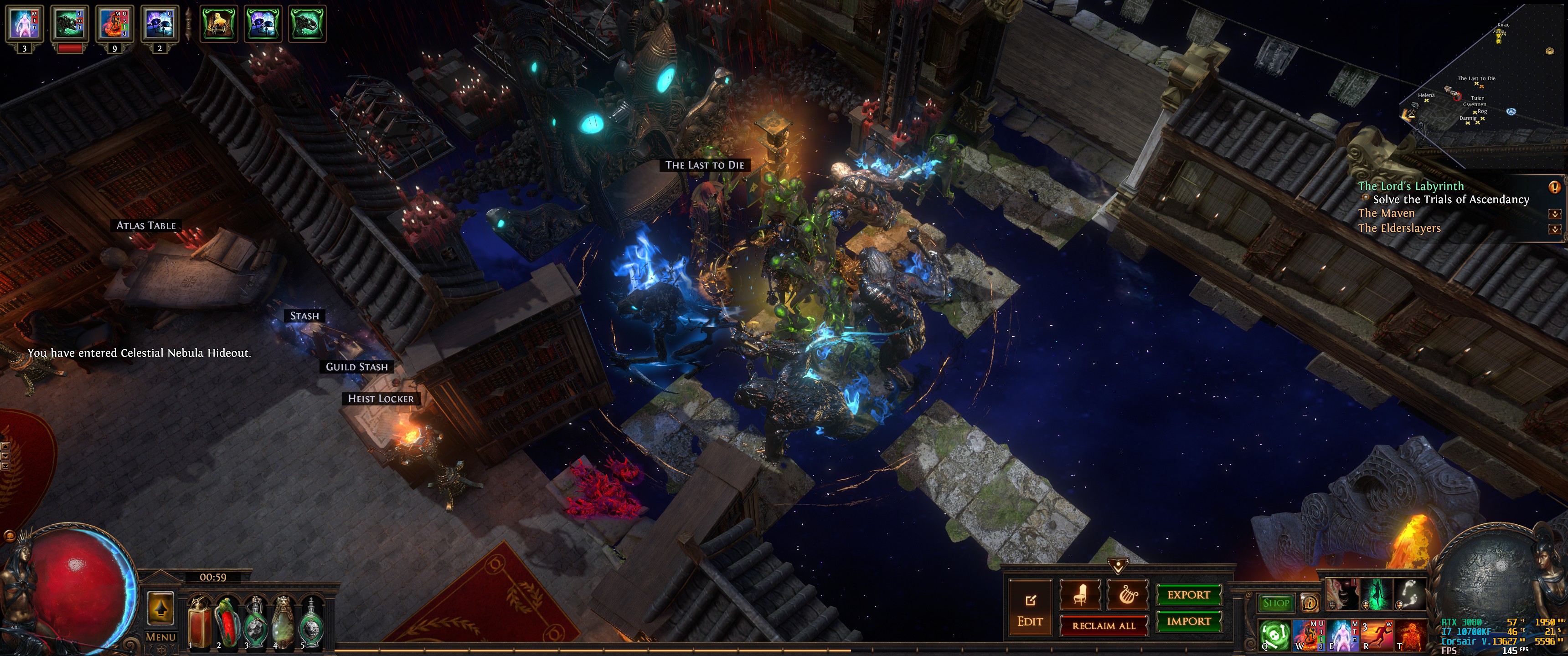The width and height of the screenshot is (1568, 656).
Task: Select The Lord's Labyrinth quest tracker
Action: [1411, 186]
